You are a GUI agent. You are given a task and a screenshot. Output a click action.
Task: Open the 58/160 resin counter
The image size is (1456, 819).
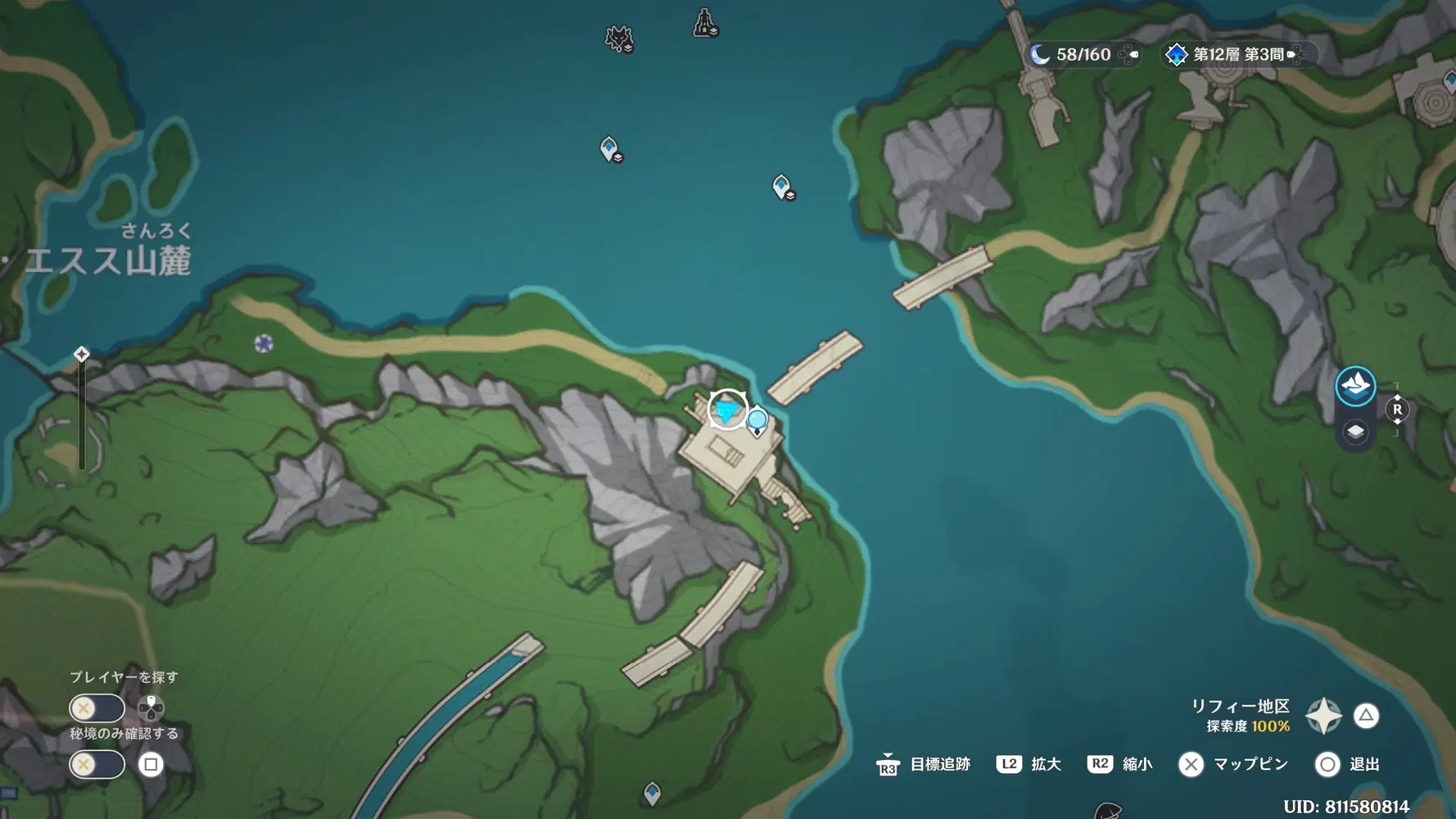(1083, 55)
